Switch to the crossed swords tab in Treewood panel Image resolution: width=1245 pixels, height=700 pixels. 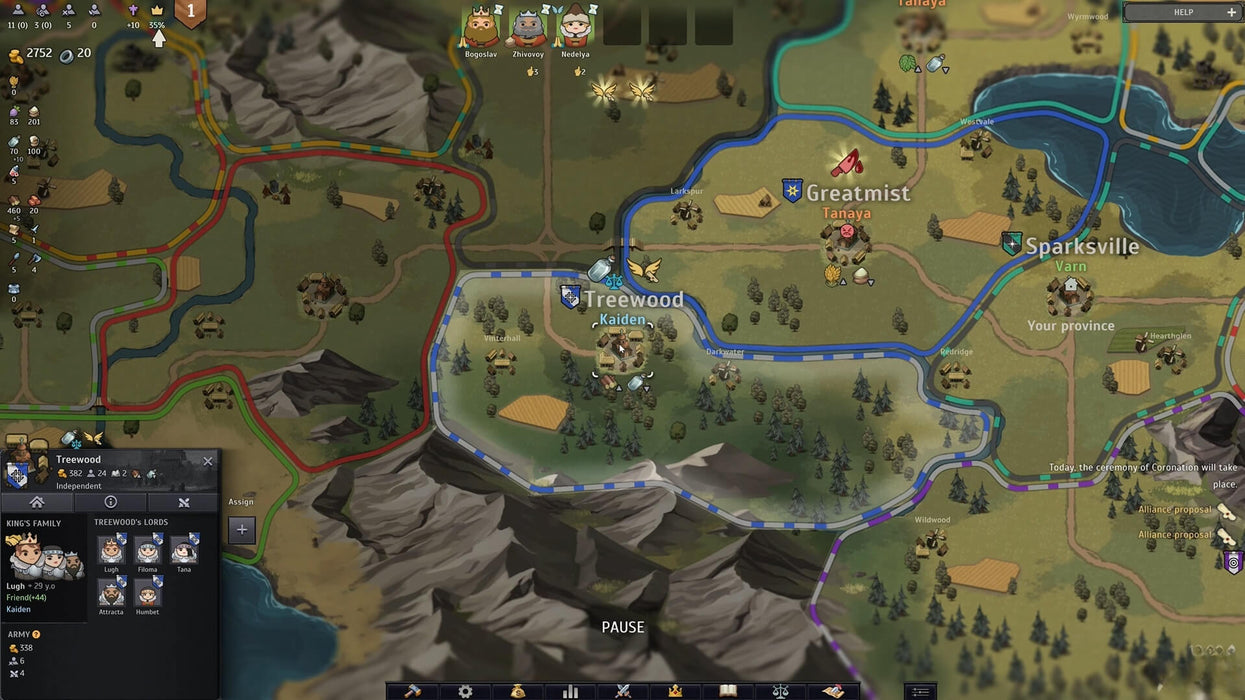click(183, 502)
